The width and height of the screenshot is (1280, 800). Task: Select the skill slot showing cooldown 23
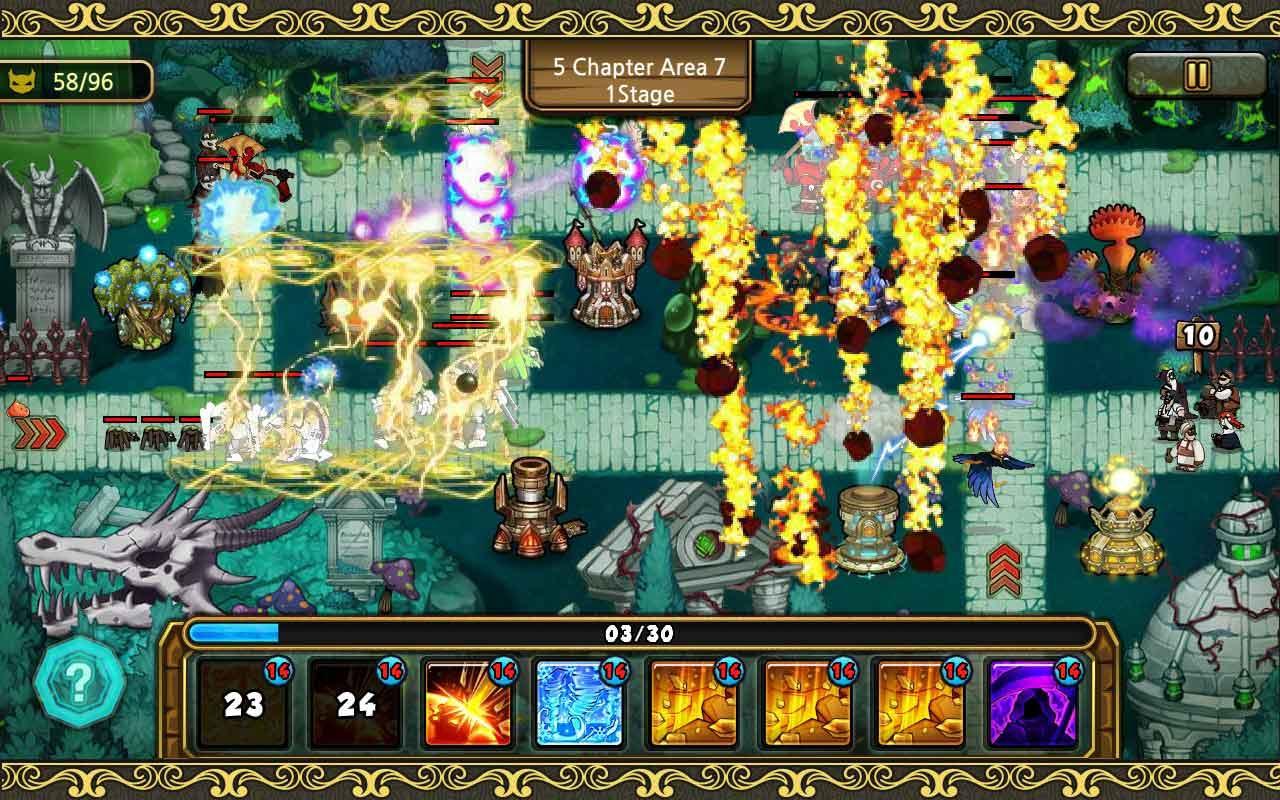pos(243,703)
